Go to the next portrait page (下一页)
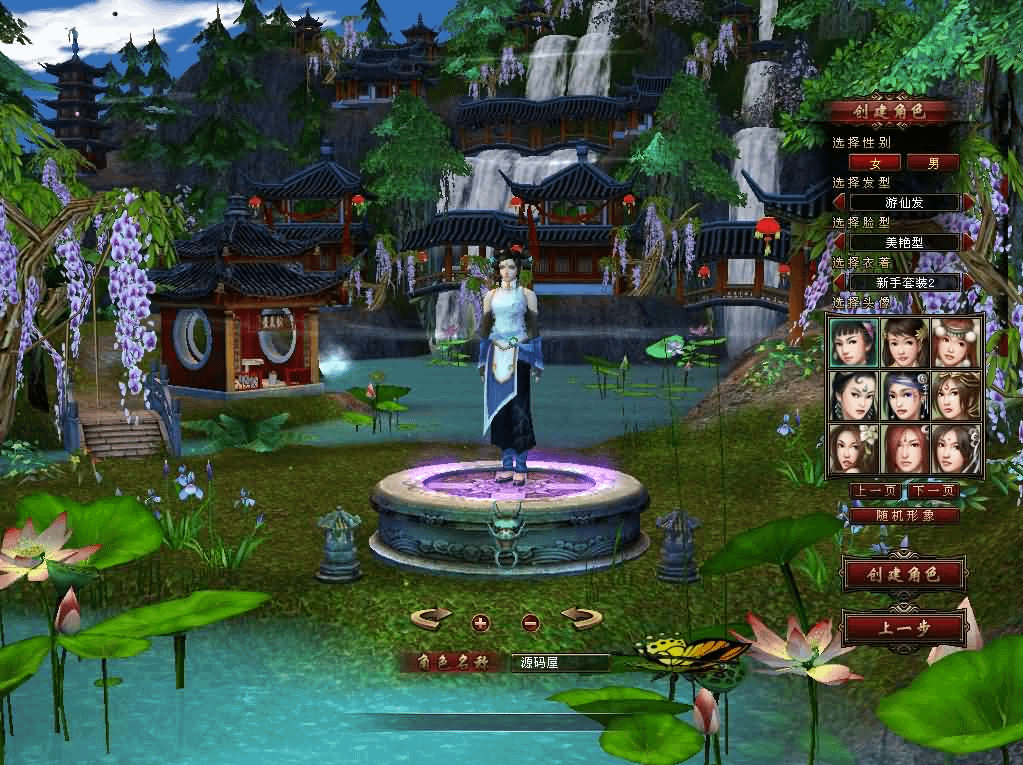The image size is (1023, 765). (x=933, y=491)
